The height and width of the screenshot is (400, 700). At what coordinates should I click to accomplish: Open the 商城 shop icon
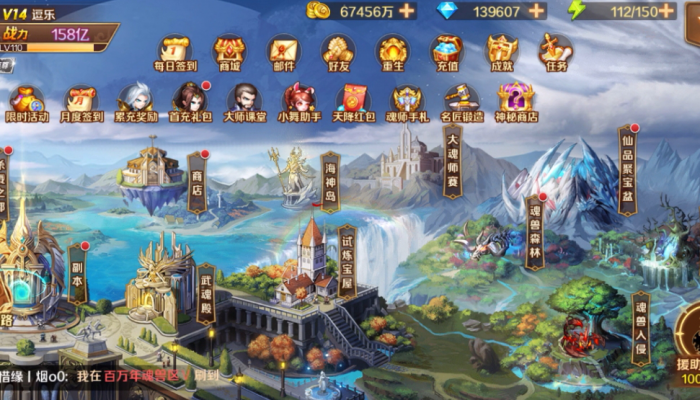coord(230,50)
